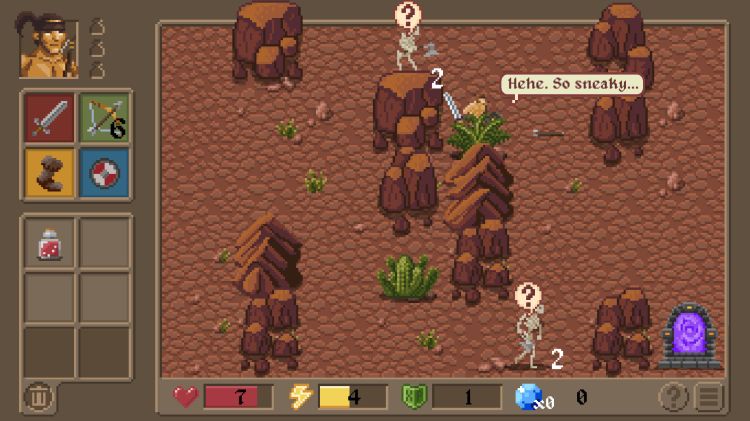Image resolution: width=750 pixels, height=421 pixels.
Task: Open the hamburger menu button
Action: (x=709, y=397)
